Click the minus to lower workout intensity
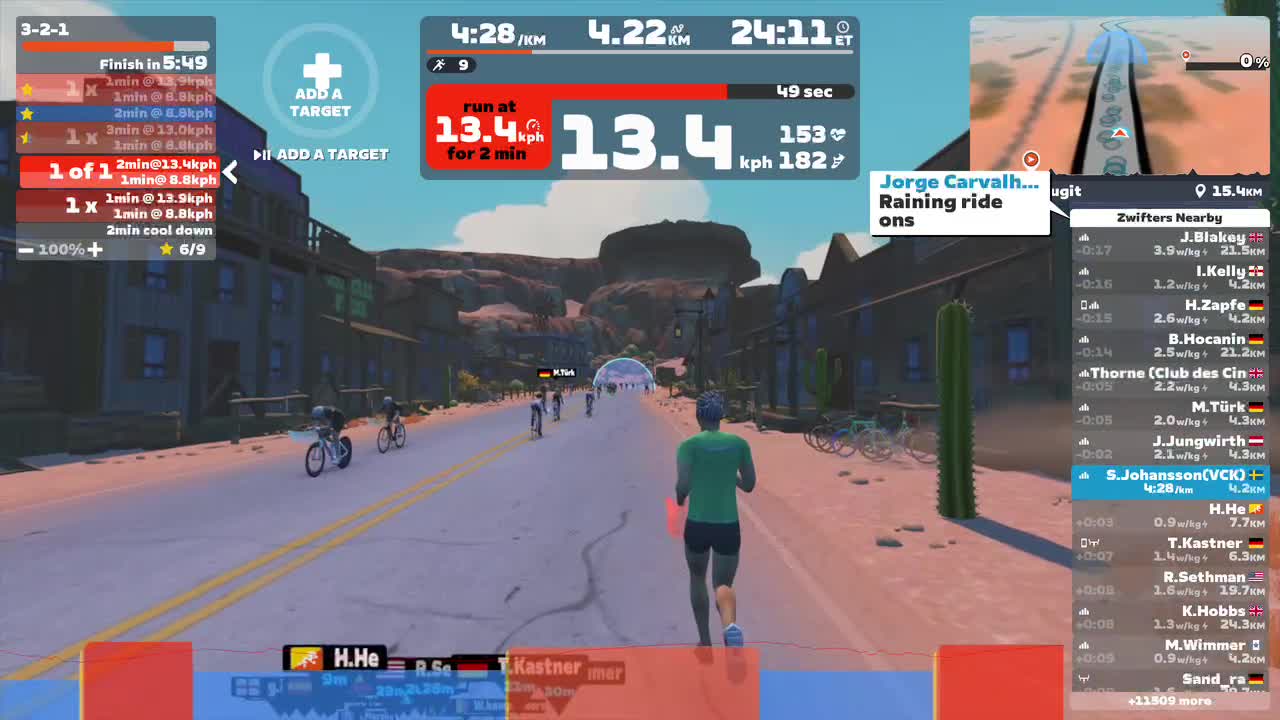The image size is (1280, 720). 27,250
